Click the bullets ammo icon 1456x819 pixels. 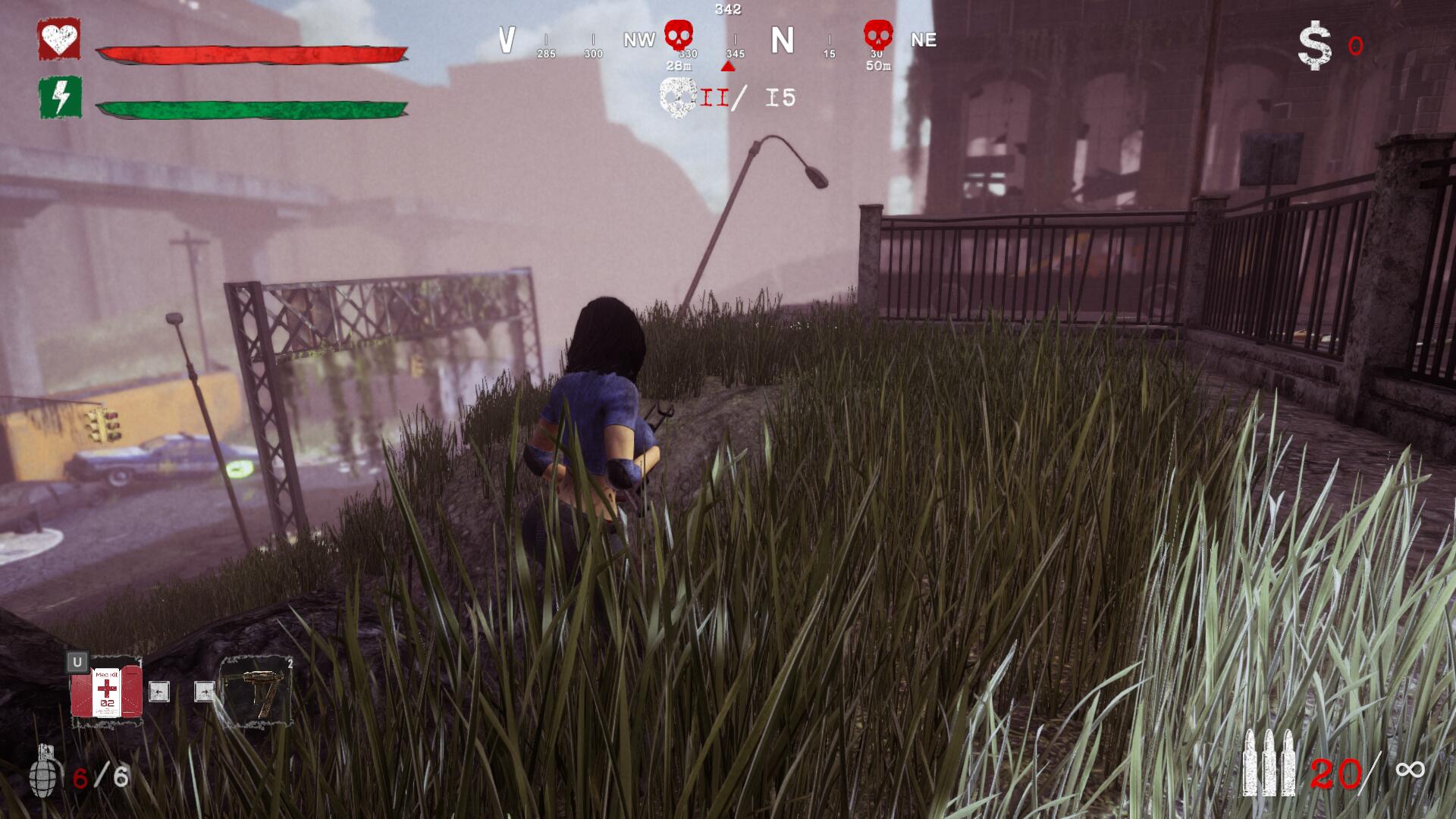(1269, 763)
